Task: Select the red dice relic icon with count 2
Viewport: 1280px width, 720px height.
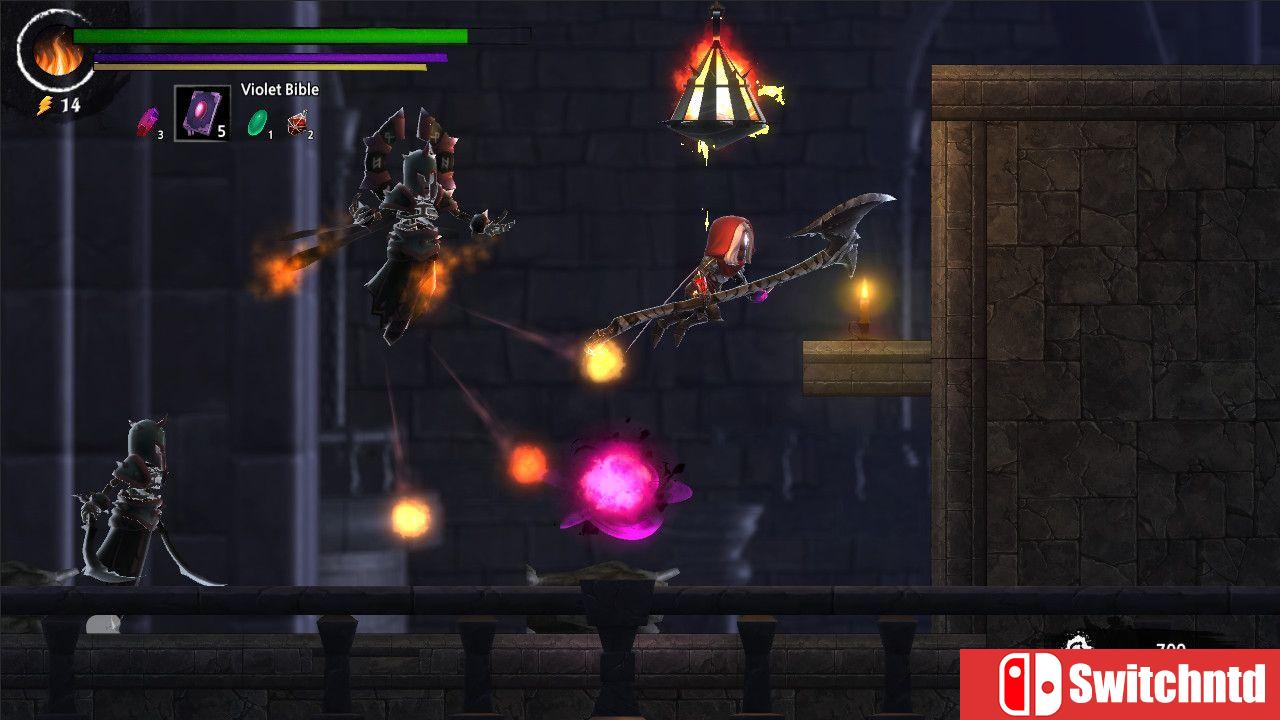Action: pyautogui.click(x=297, y=124)
